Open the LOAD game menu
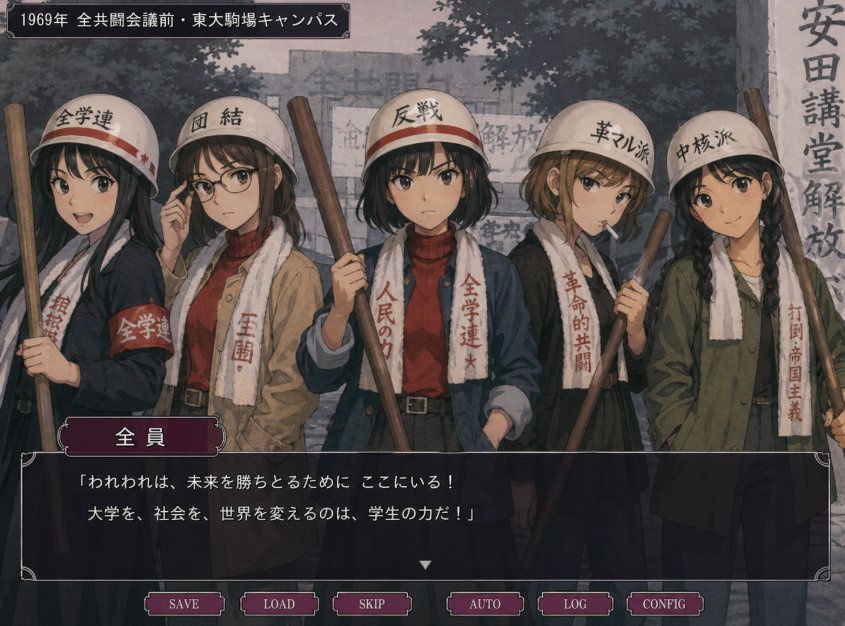This screenshot has height=626, width=845. (279, 604)
